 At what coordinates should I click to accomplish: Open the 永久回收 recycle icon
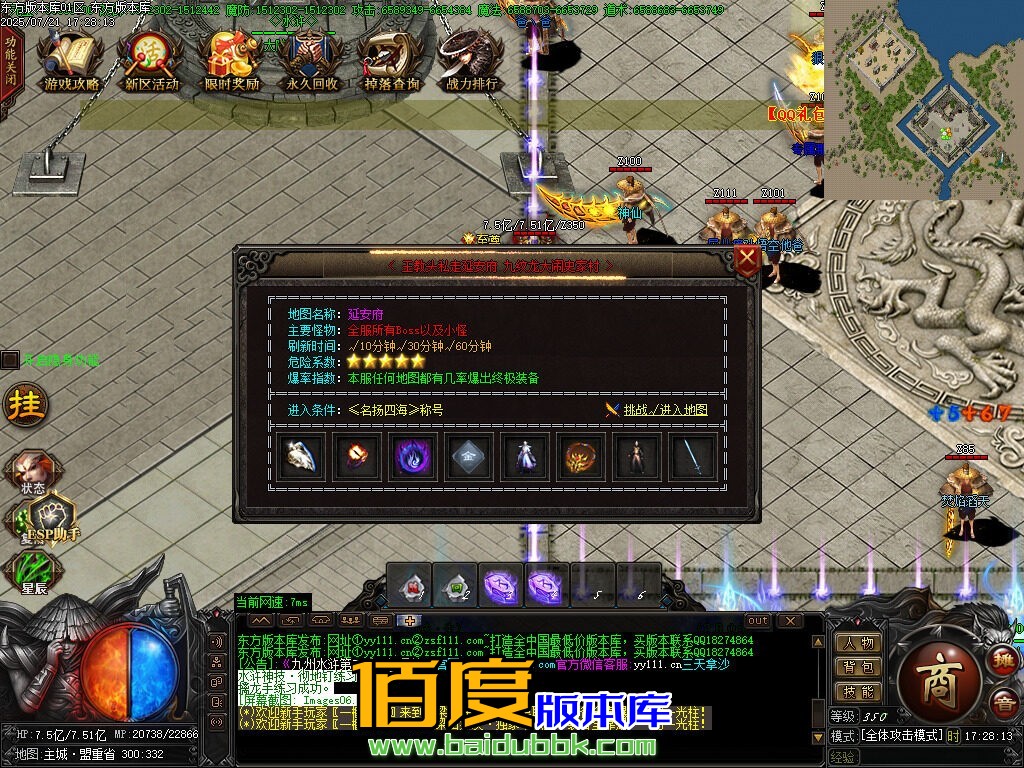pyautogui.click(x=312, y=62)
